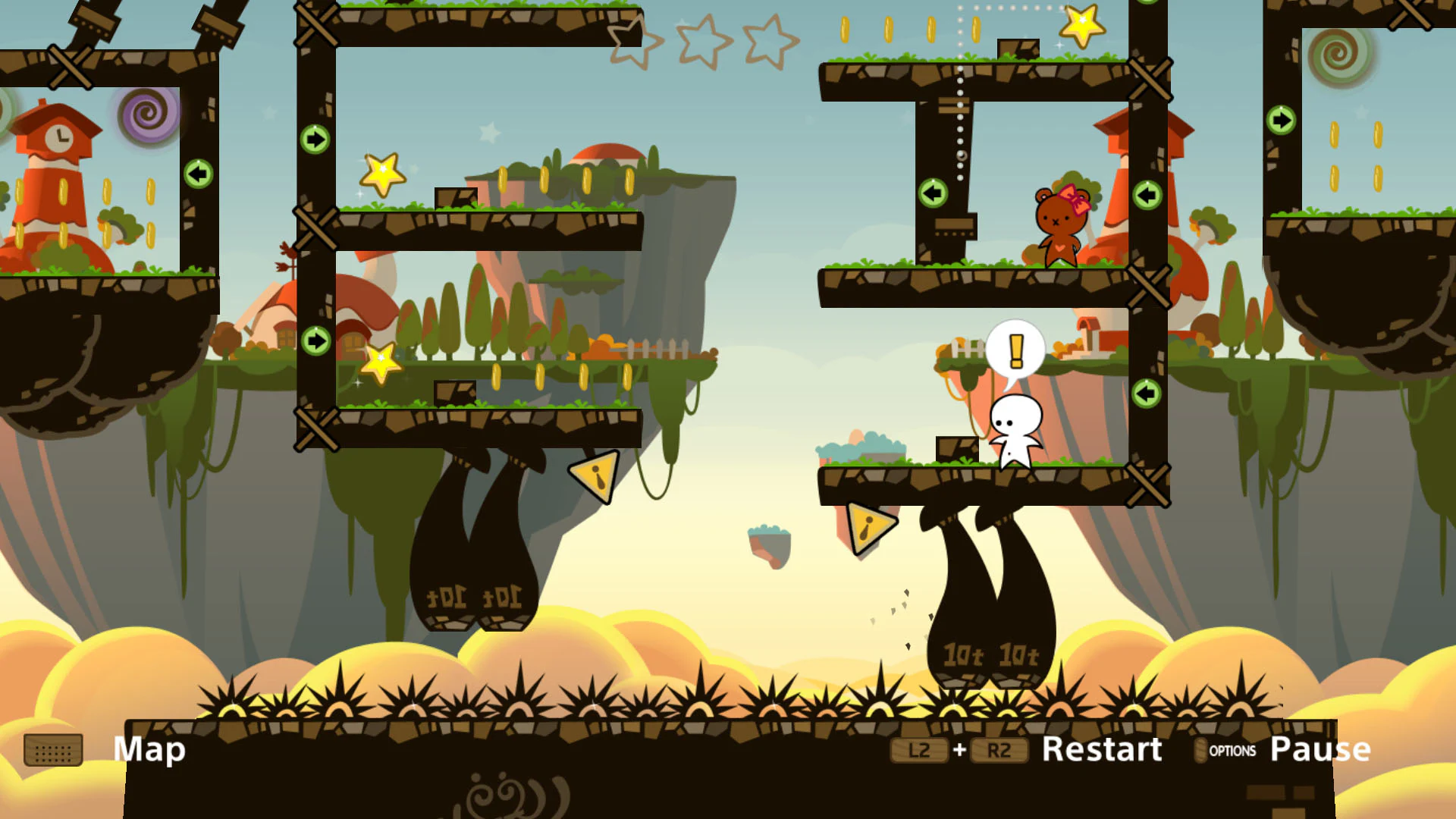Click the Restart label
Screen dimensions: 1456x819
coord(1102,749)
